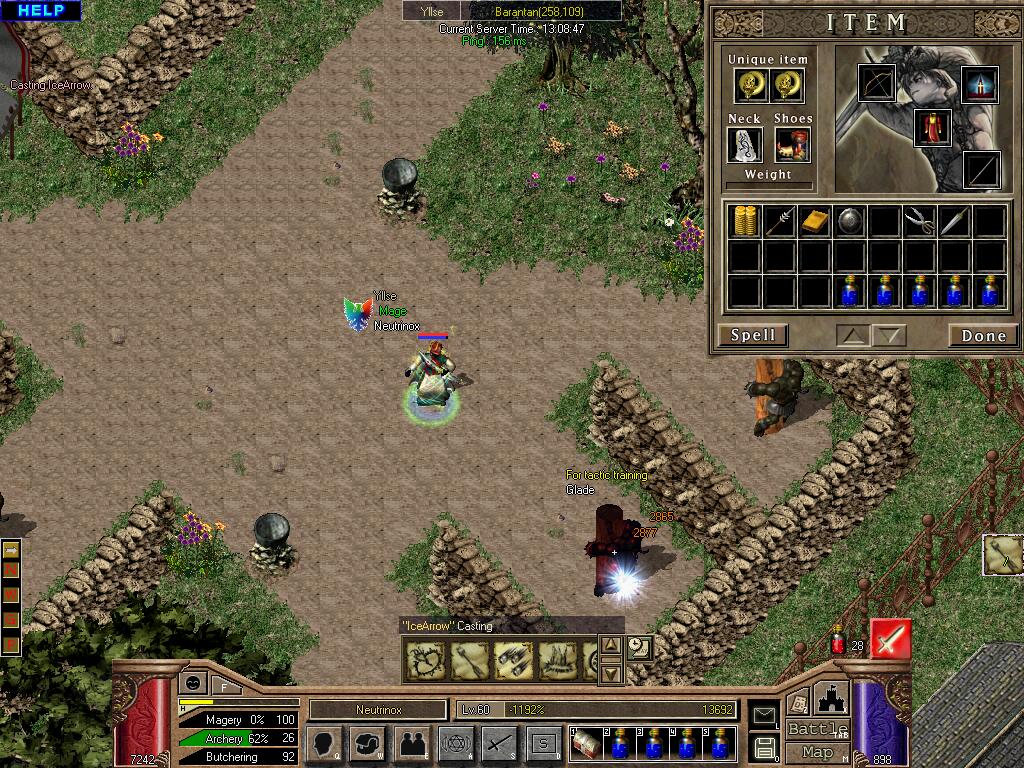The width and height of the screenshot is (1024, 768).
Task: Page the inventory down with the arrow
Action: (889, 336)
